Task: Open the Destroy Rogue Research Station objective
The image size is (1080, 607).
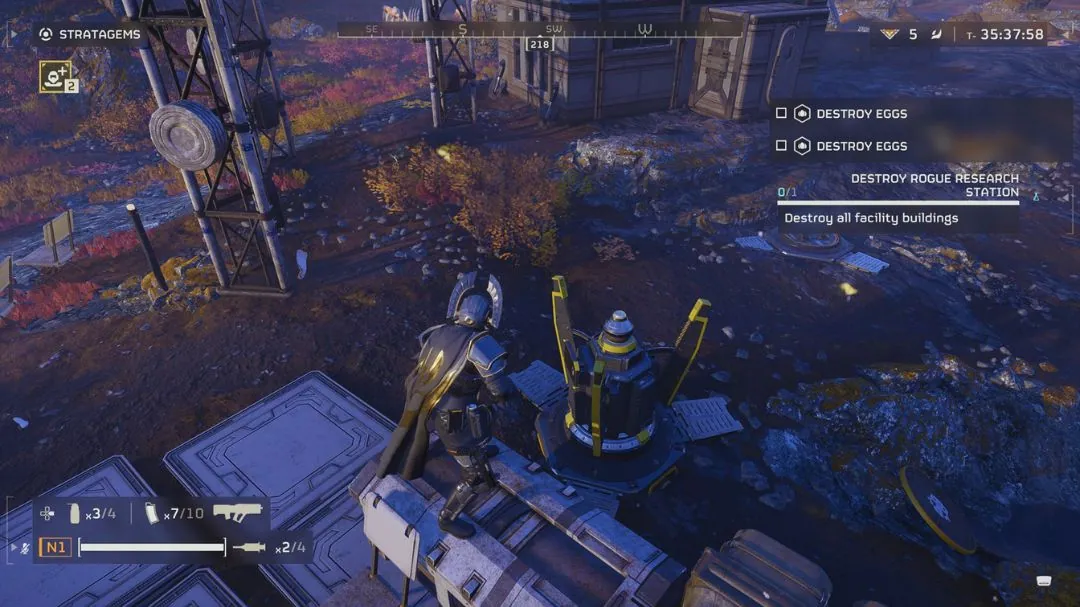Action: point(934,185)
